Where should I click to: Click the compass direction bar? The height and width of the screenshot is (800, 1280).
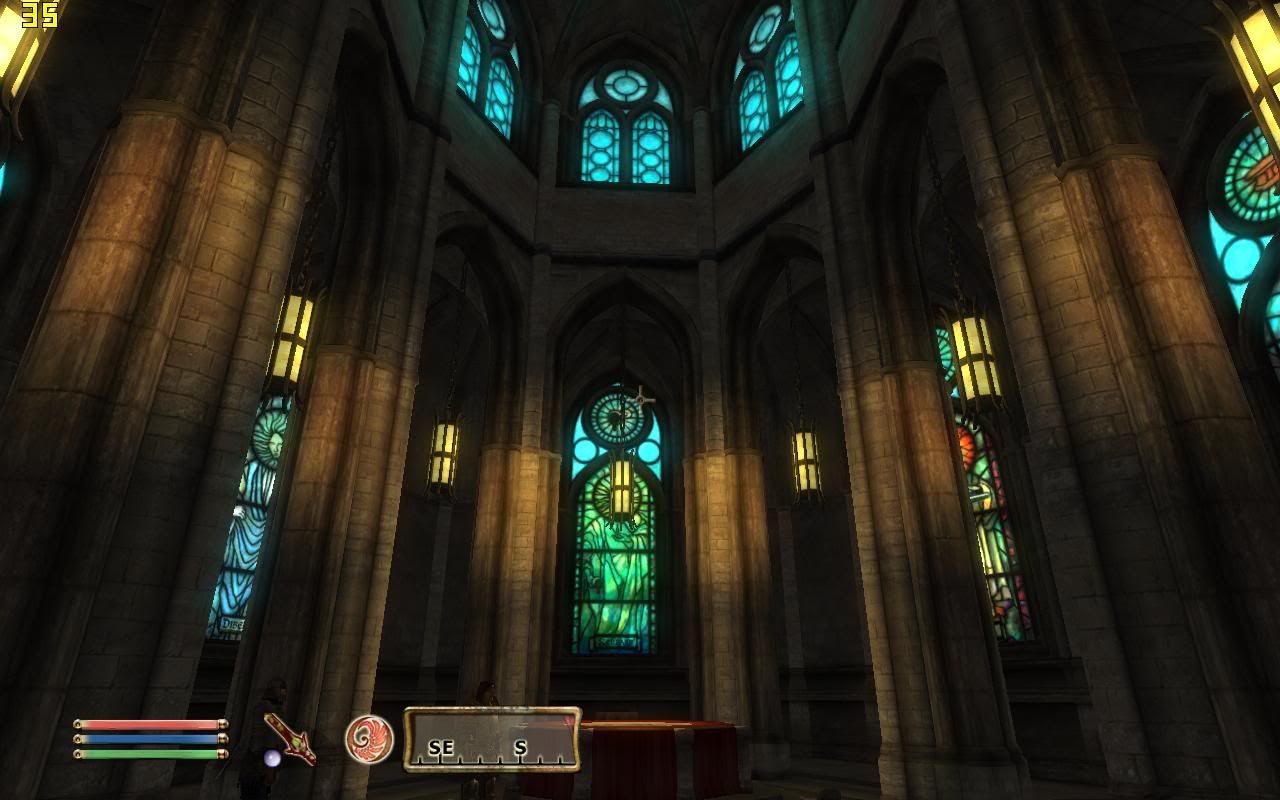coord(491,740)
